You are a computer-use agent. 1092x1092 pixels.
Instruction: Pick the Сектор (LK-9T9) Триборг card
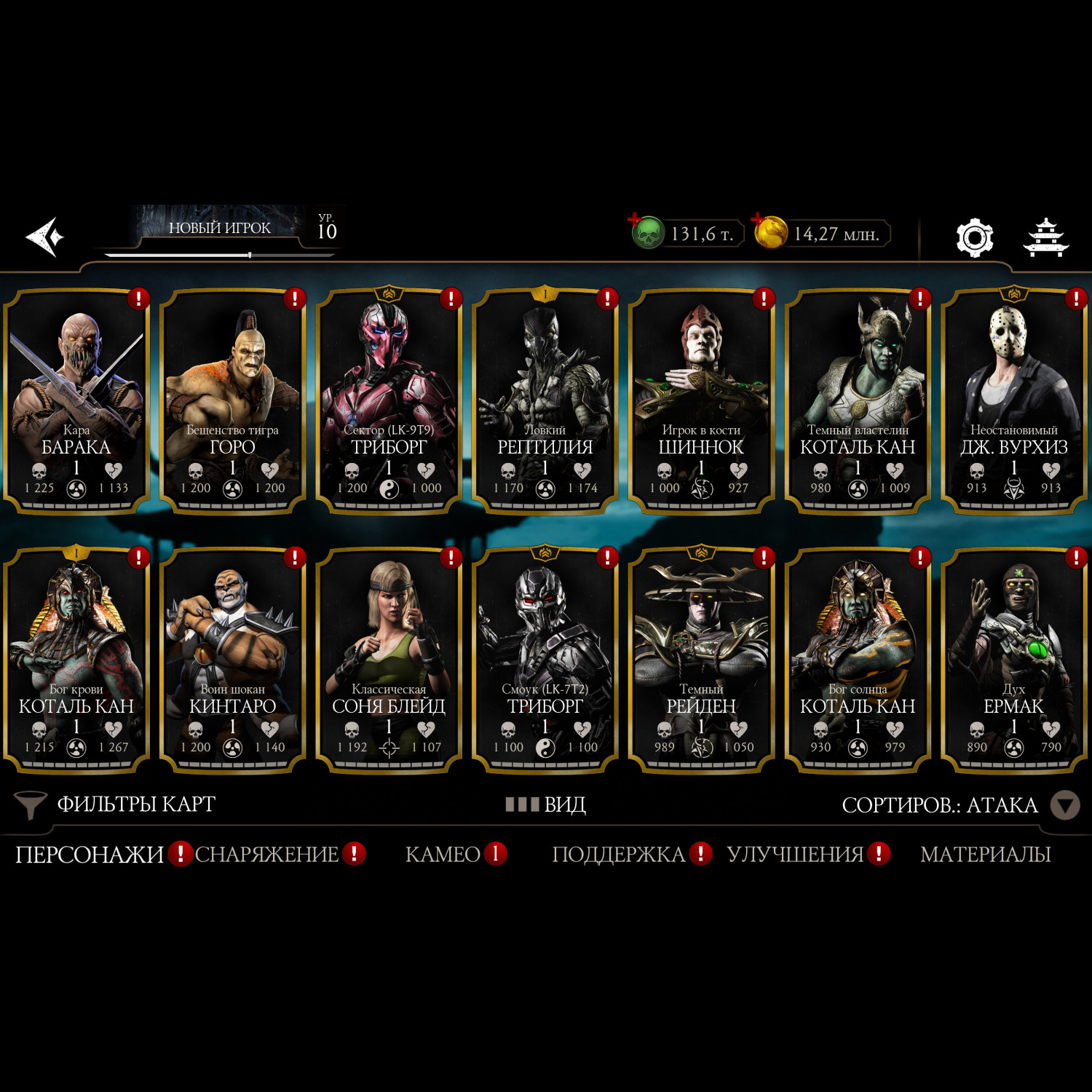pyautogui.click(x=389, y=400)
